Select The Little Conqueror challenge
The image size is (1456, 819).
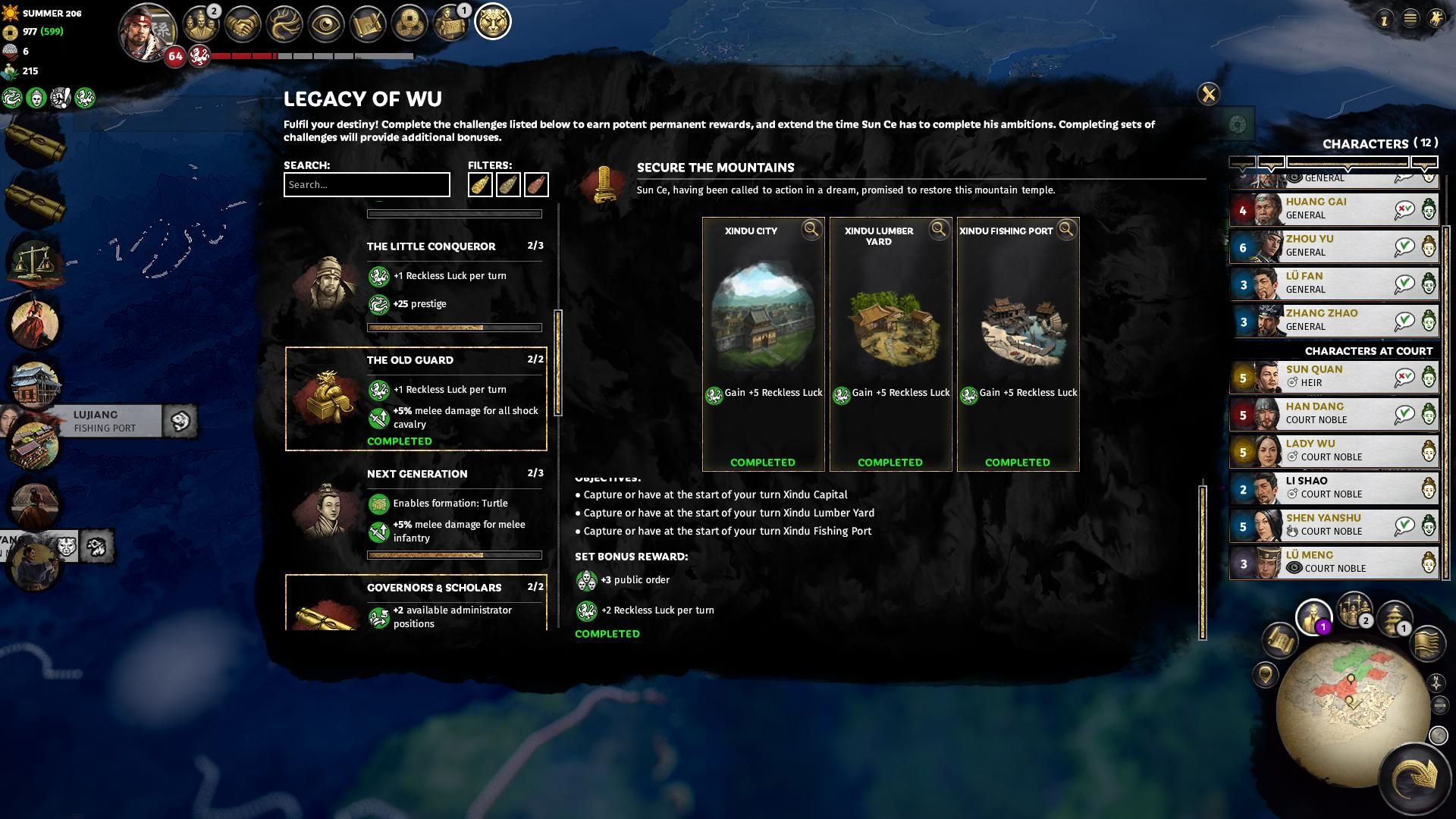[431, 246]
